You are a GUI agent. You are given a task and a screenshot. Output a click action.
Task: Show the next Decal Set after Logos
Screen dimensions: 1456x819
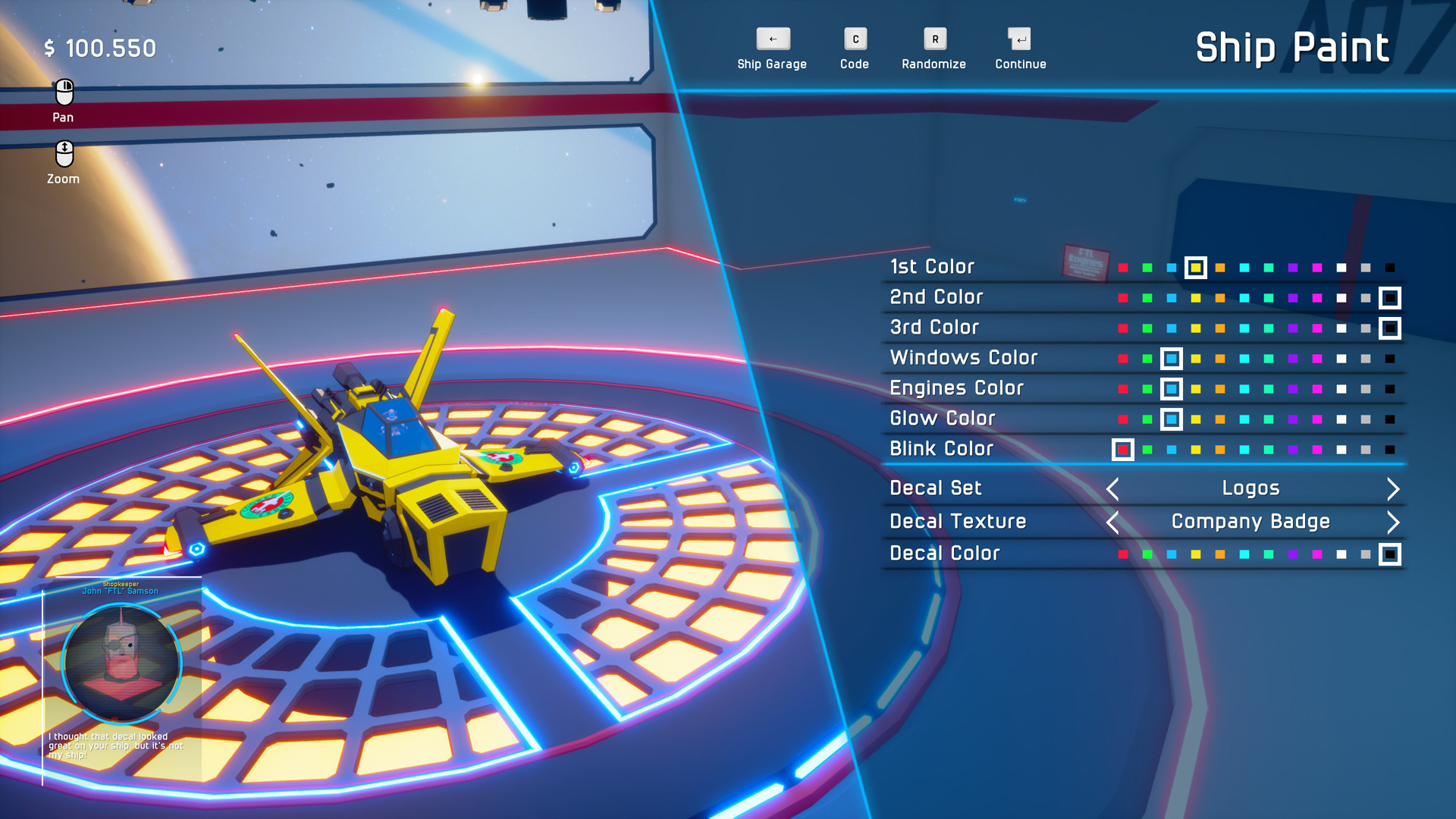[1393, 489]
